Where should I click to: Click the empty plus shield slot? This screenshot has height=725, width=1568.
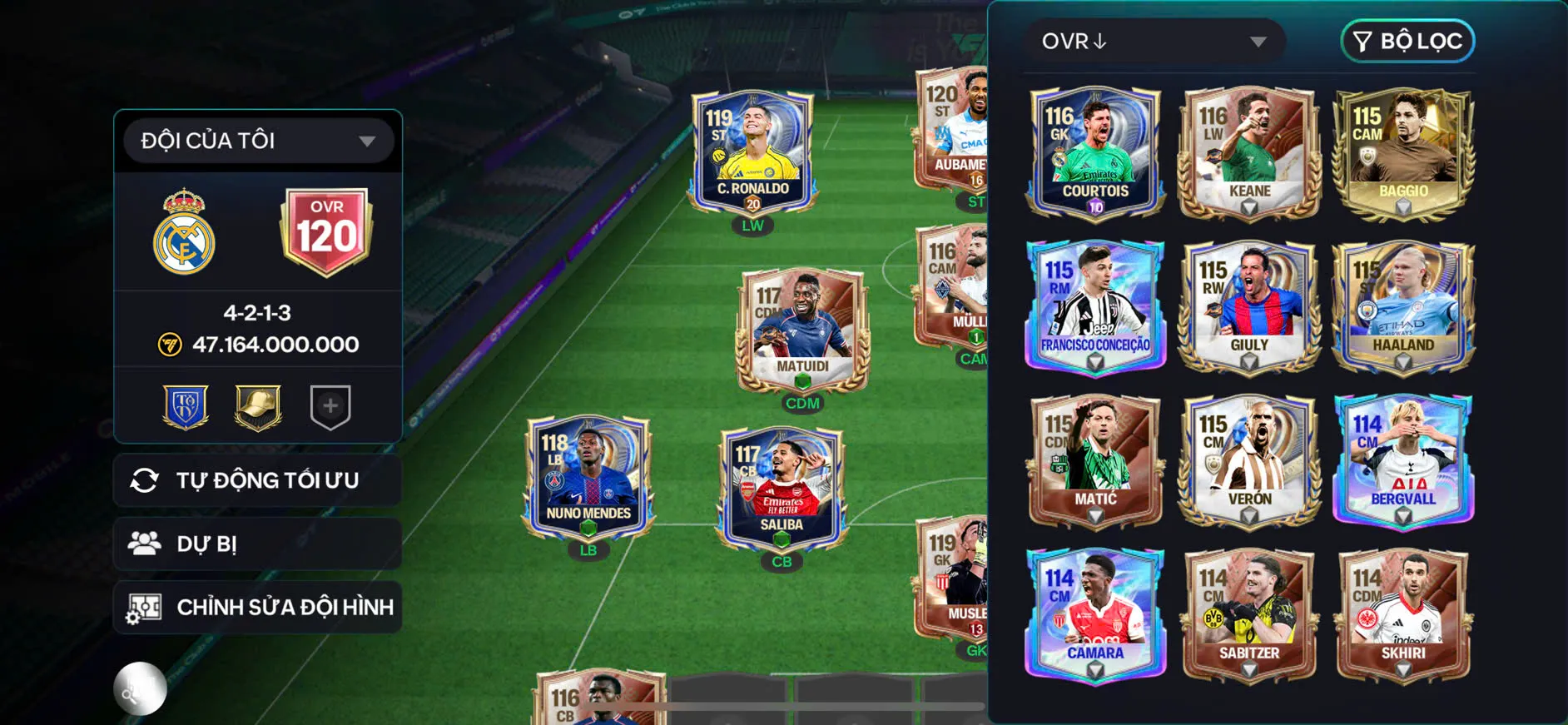tap(330, 407)
